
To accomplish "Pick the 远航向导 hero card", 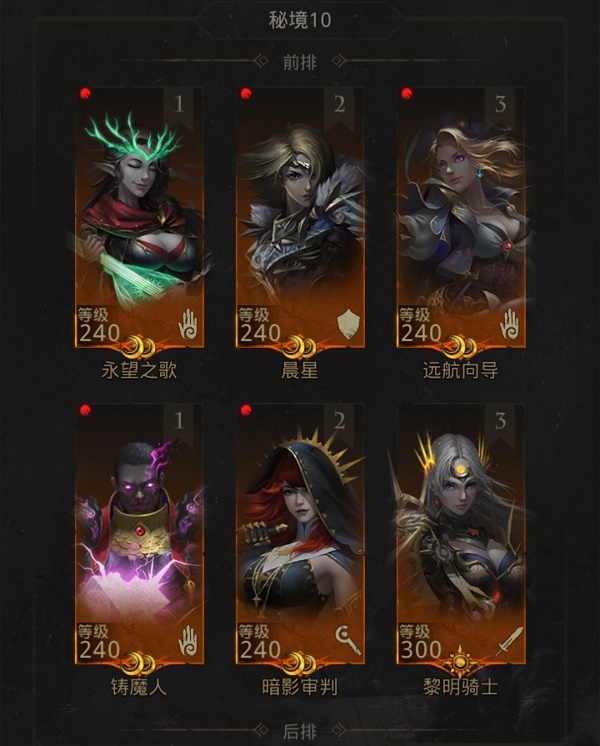I will (x=460, y=215).
